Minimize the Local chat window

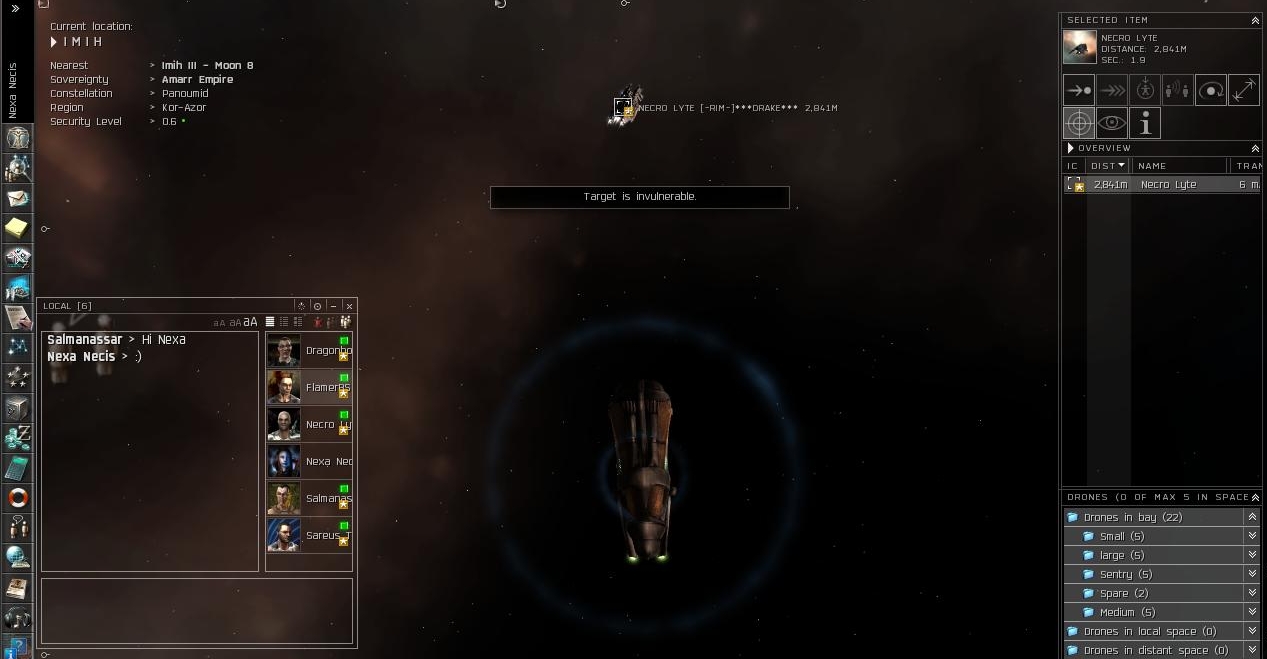pyautogui.click(x=333, y=306)
